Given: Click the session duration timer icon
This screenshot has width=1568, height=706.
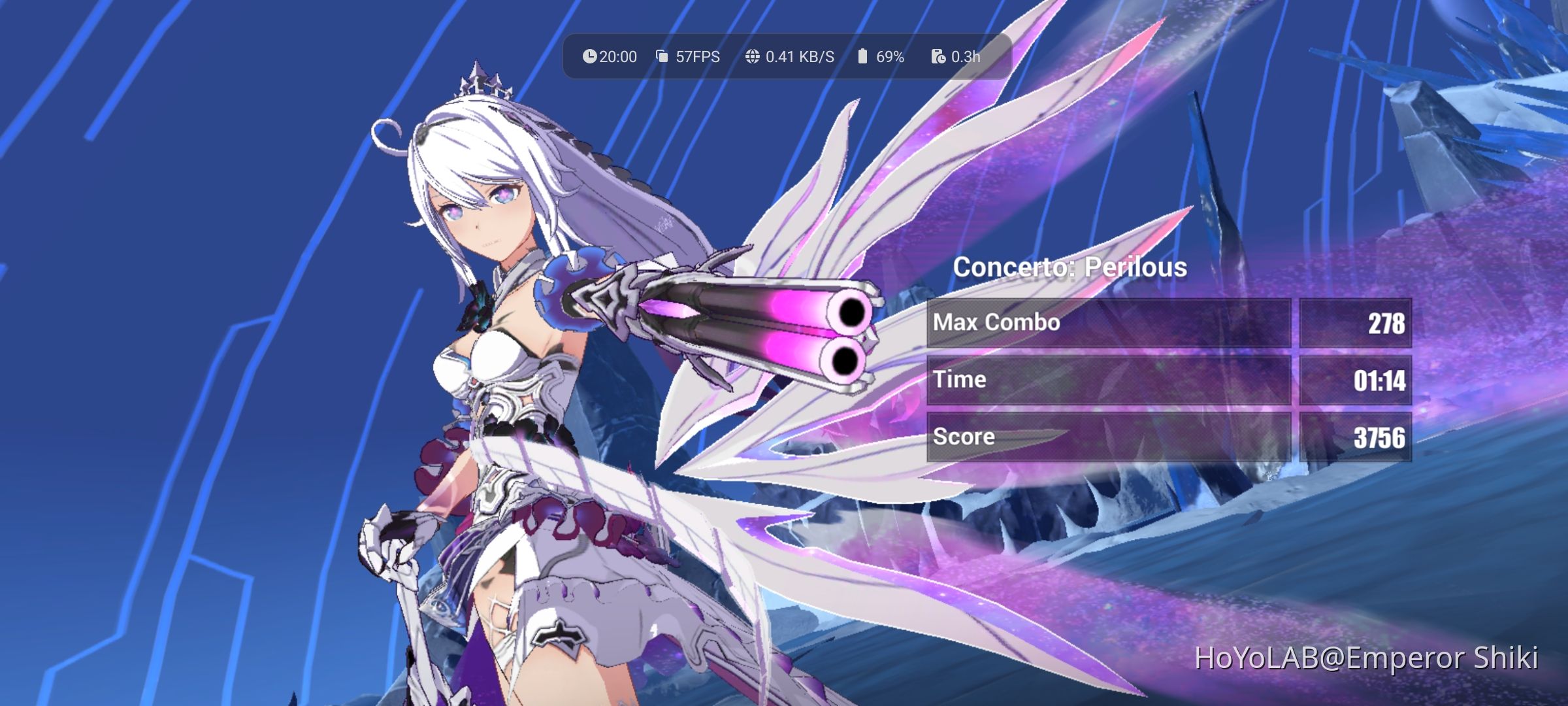Looking at the screenshot, I should pyautogui.click(x=938, y=57).
